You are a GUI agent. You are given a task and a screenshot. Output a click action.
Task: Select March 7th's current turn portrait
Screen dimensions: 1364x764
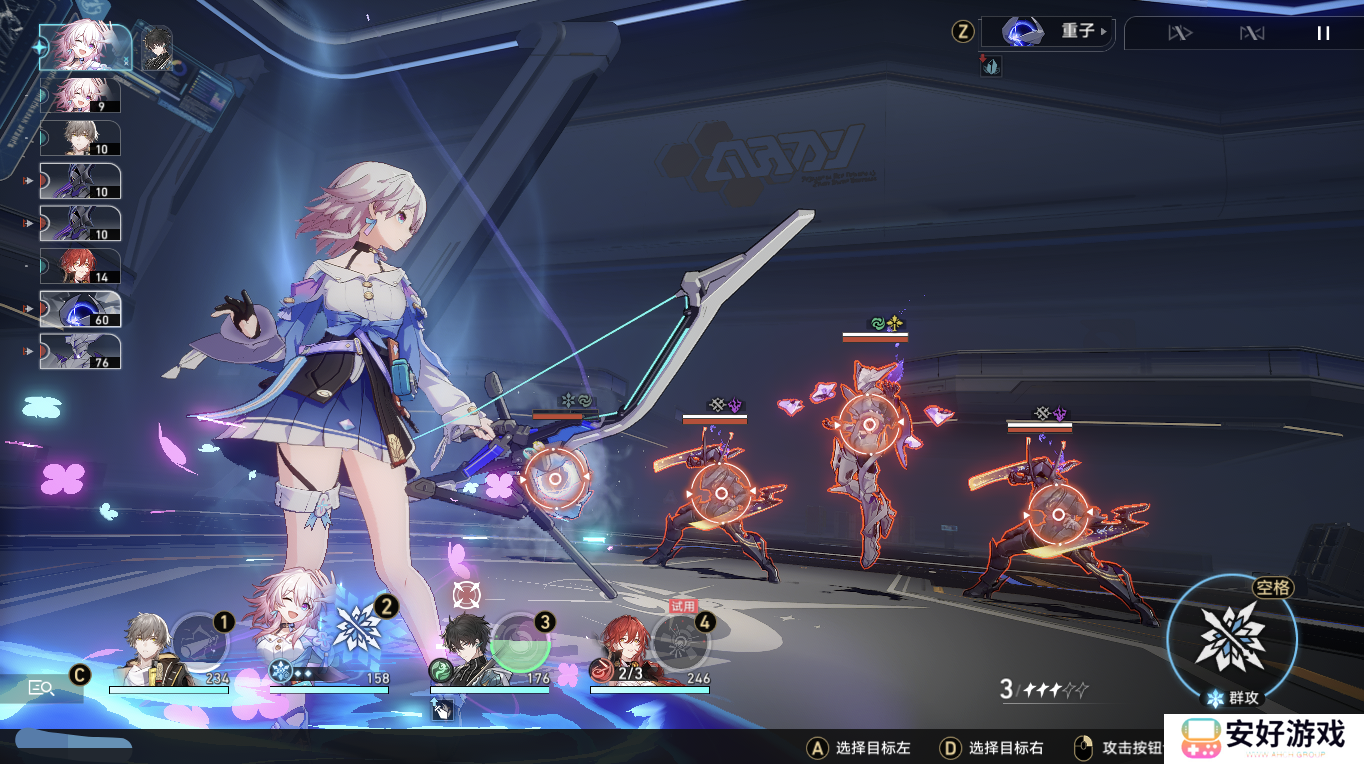pos(85,47)
